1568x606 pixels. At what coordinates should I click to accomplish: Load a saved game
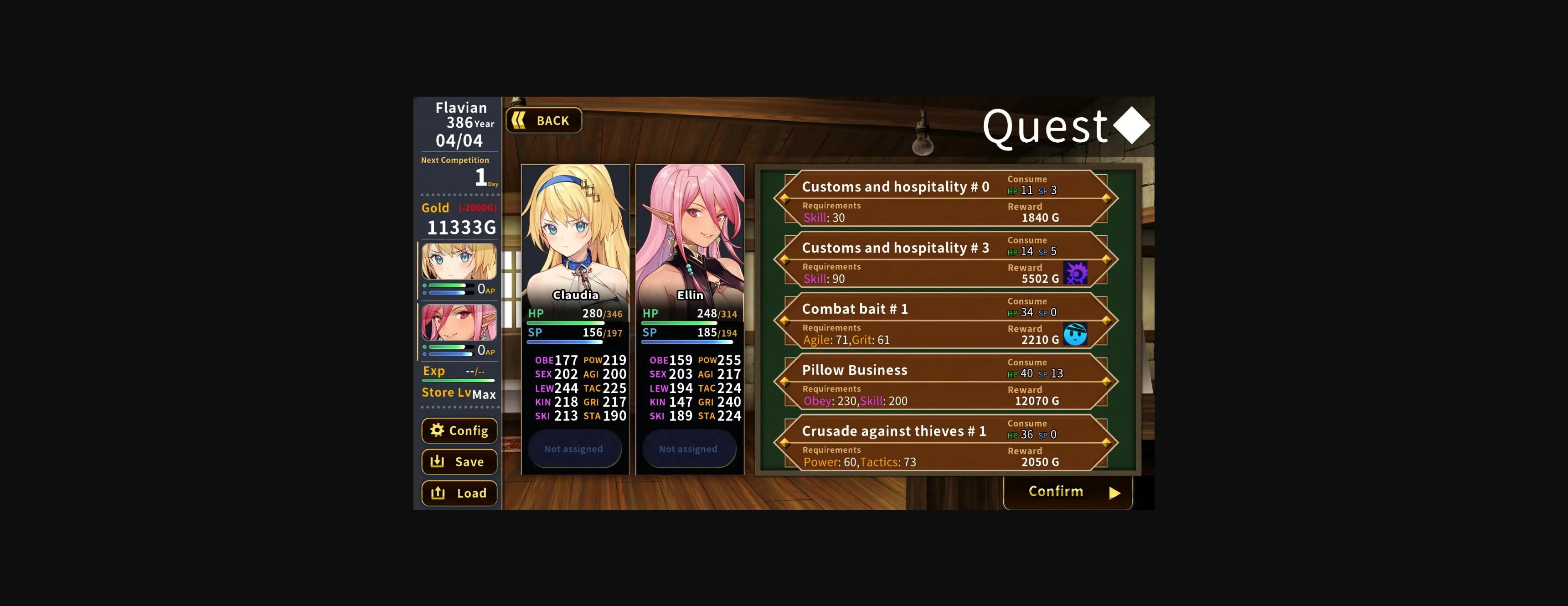(459, 493)
